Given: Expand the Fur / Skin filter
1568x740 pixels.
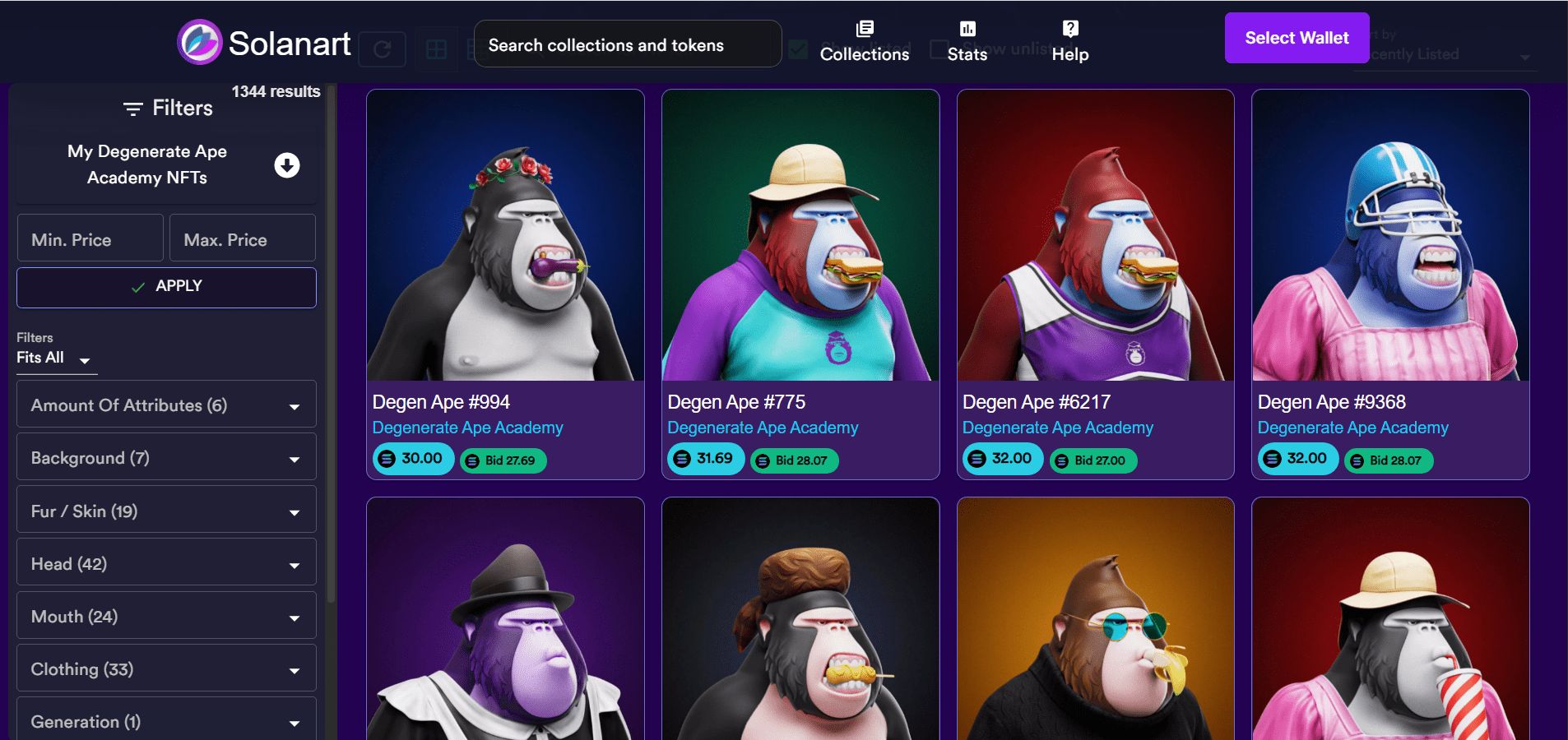Looking at the screenshot, I should coord(166,511).
